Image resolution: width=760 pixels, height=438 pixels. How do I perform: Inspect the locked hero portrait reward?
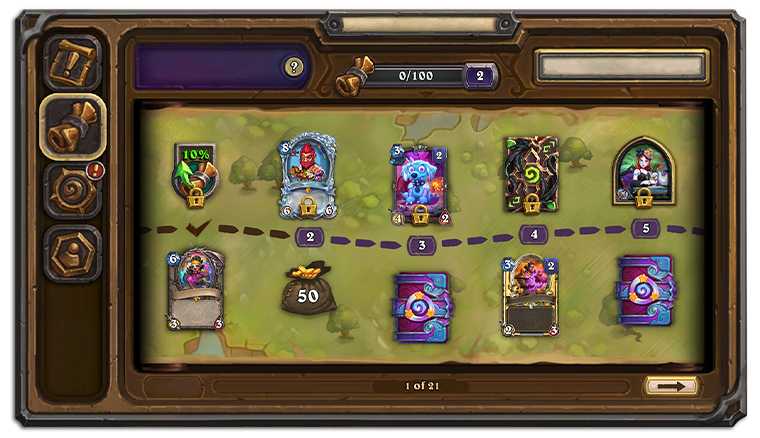click(645, 173)
